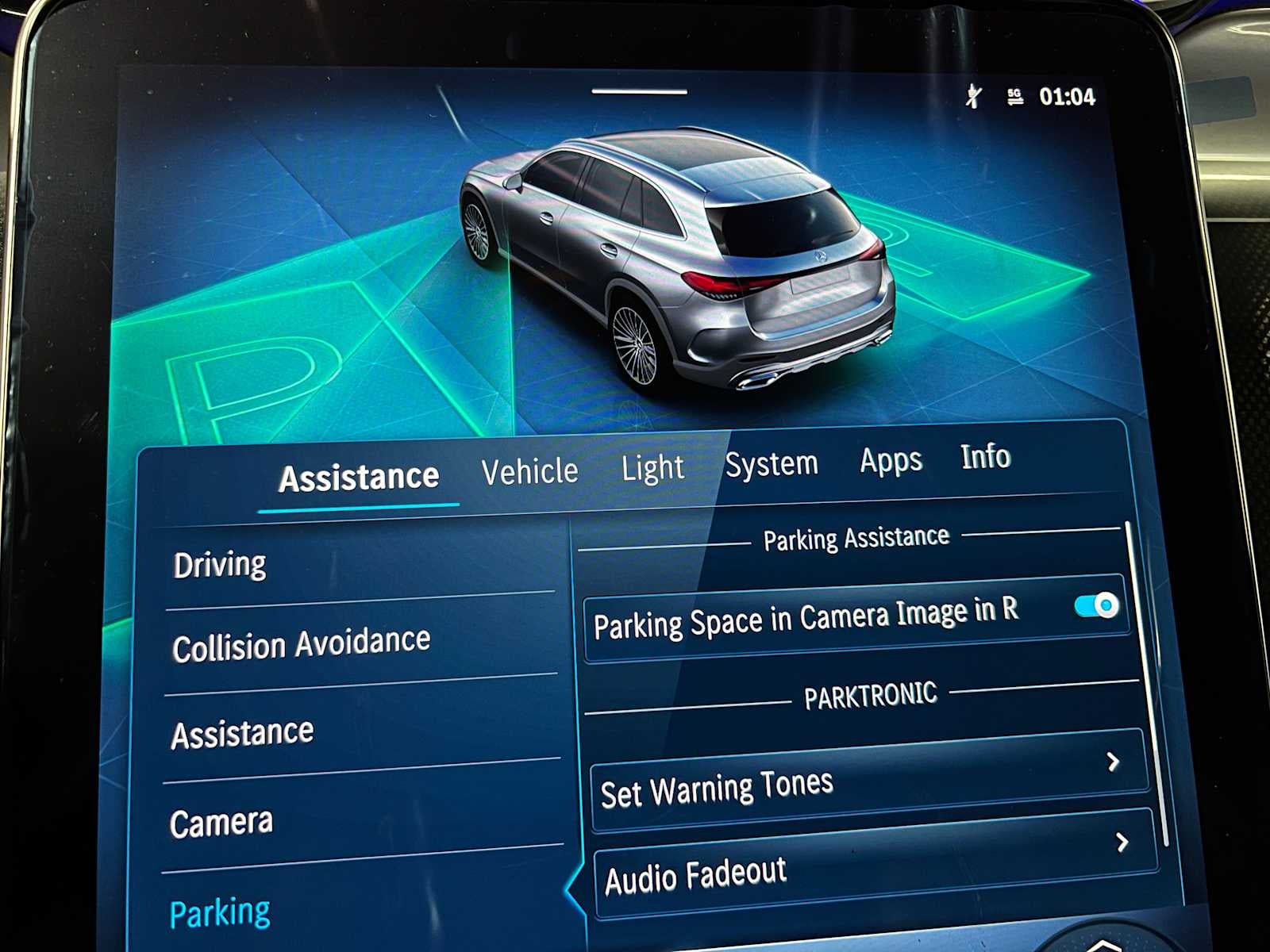Open the Apps tab

pyautogui.click(x=889, y=460)
